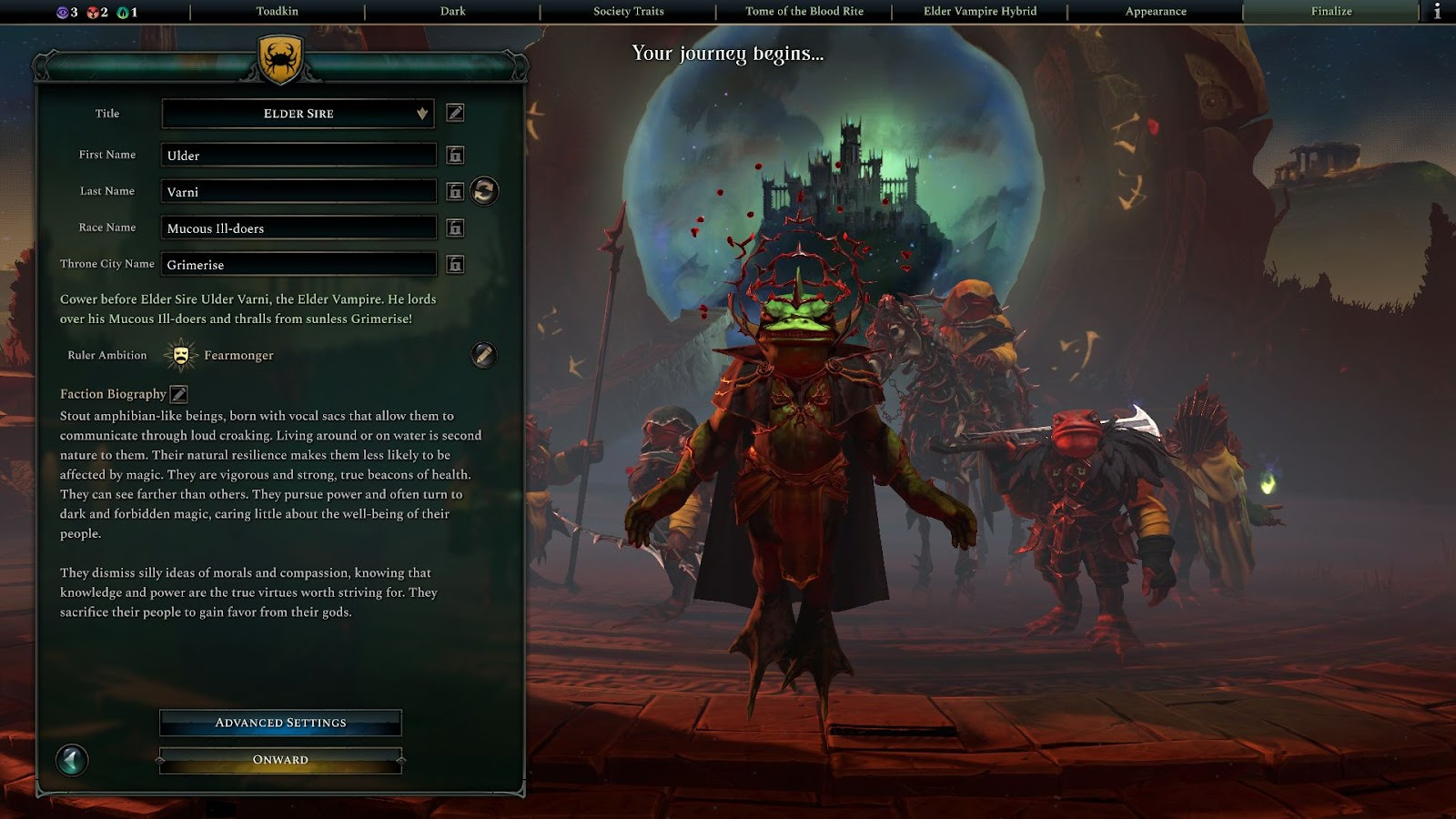This screenshot has width=1456, height=819.
Task: Switch to the Appearance tab
Action: 1155,12
